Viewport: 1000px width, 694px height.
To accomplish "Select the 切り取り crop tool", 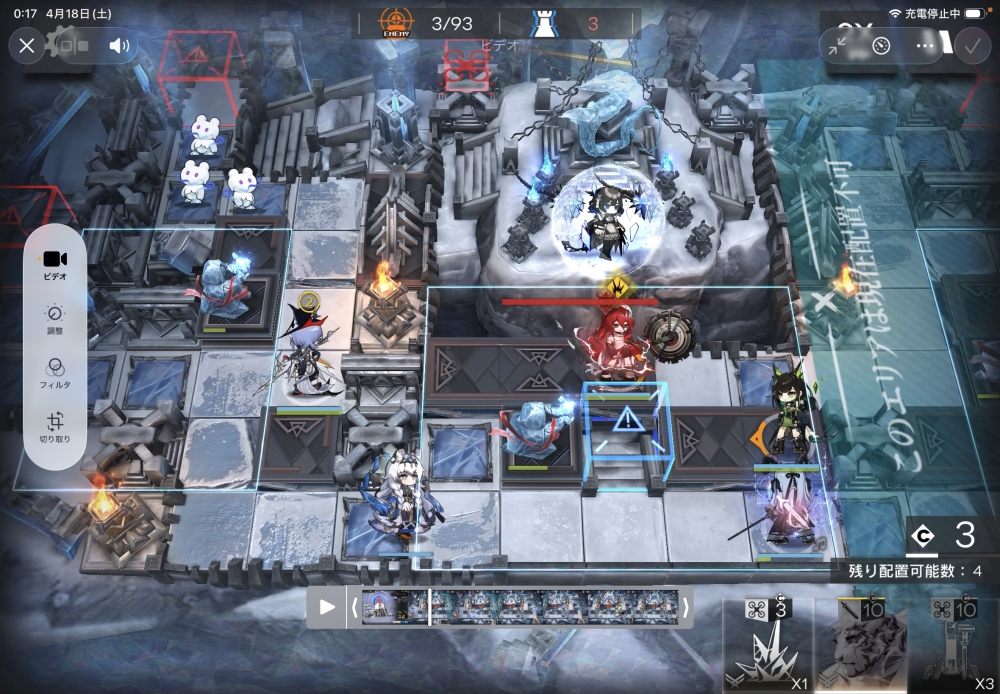I will click(x=54, y=427).
